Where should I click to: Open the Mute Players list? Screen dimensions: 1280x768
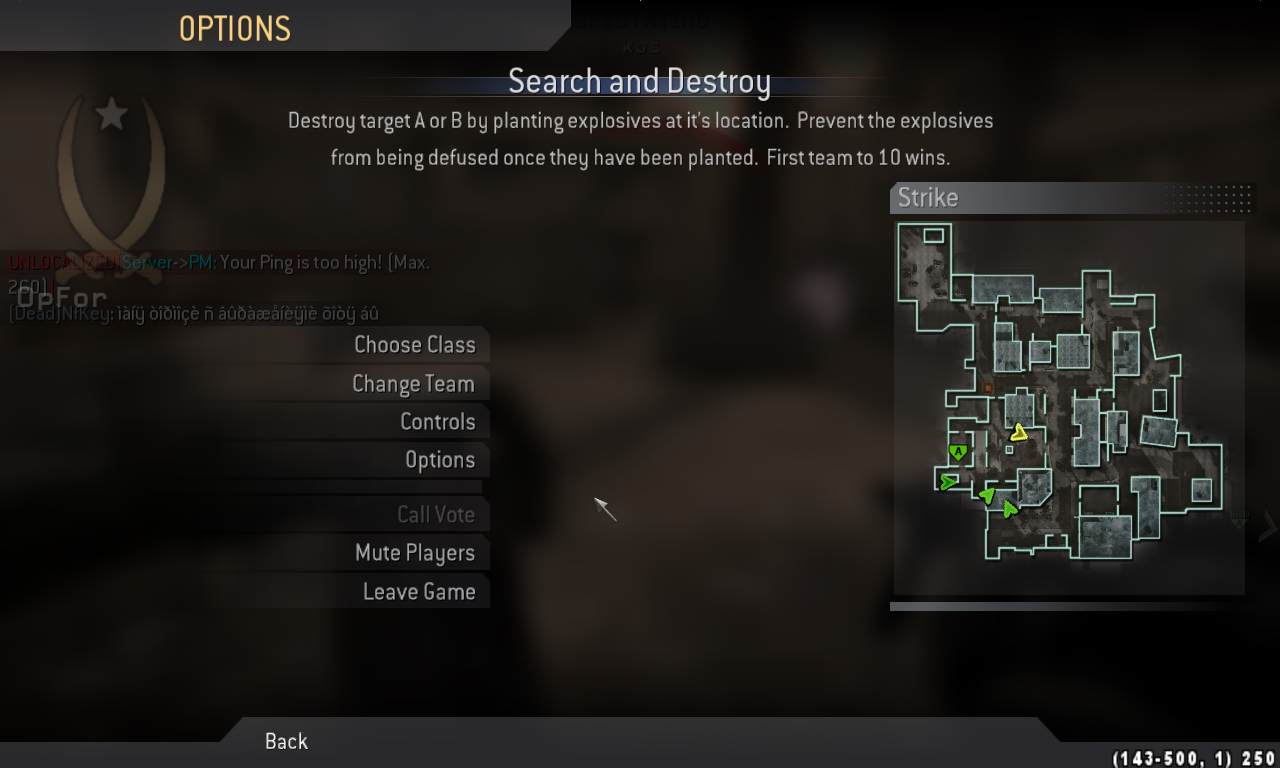tap(414, 553)
